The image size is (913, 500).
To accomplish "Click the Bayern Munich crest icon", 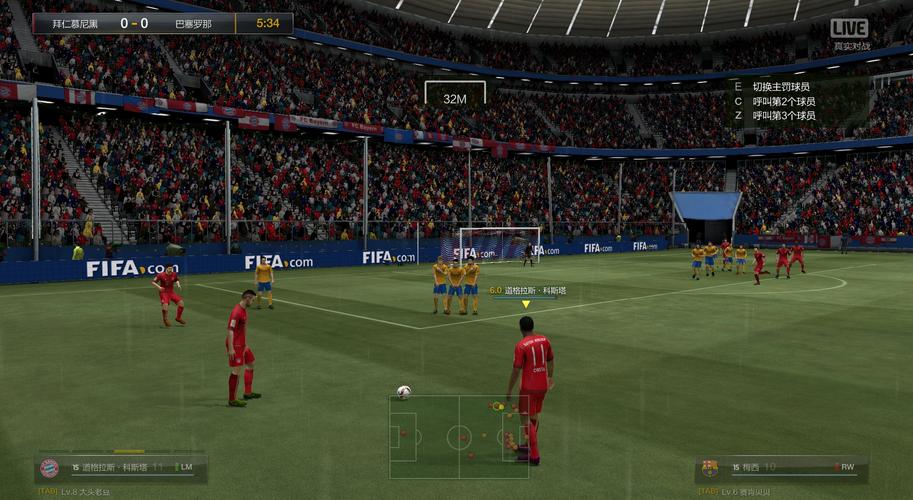I will 49,468.
